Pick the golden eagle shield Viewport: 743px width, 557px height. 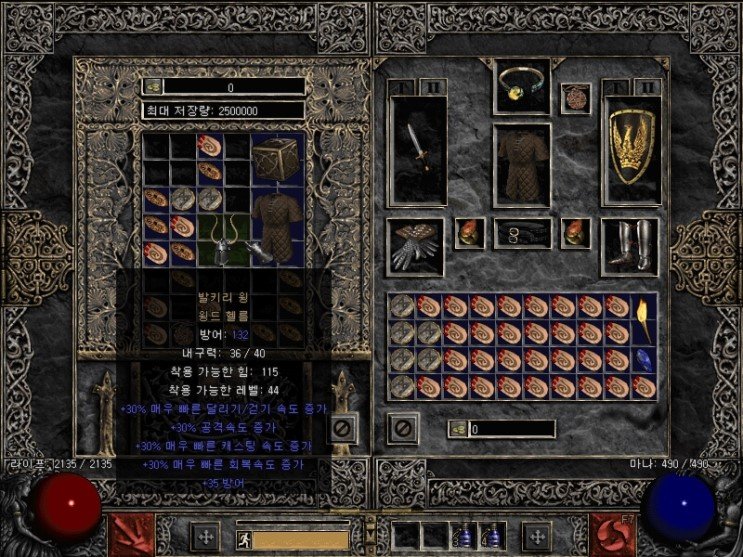click(x=632, y=150)
